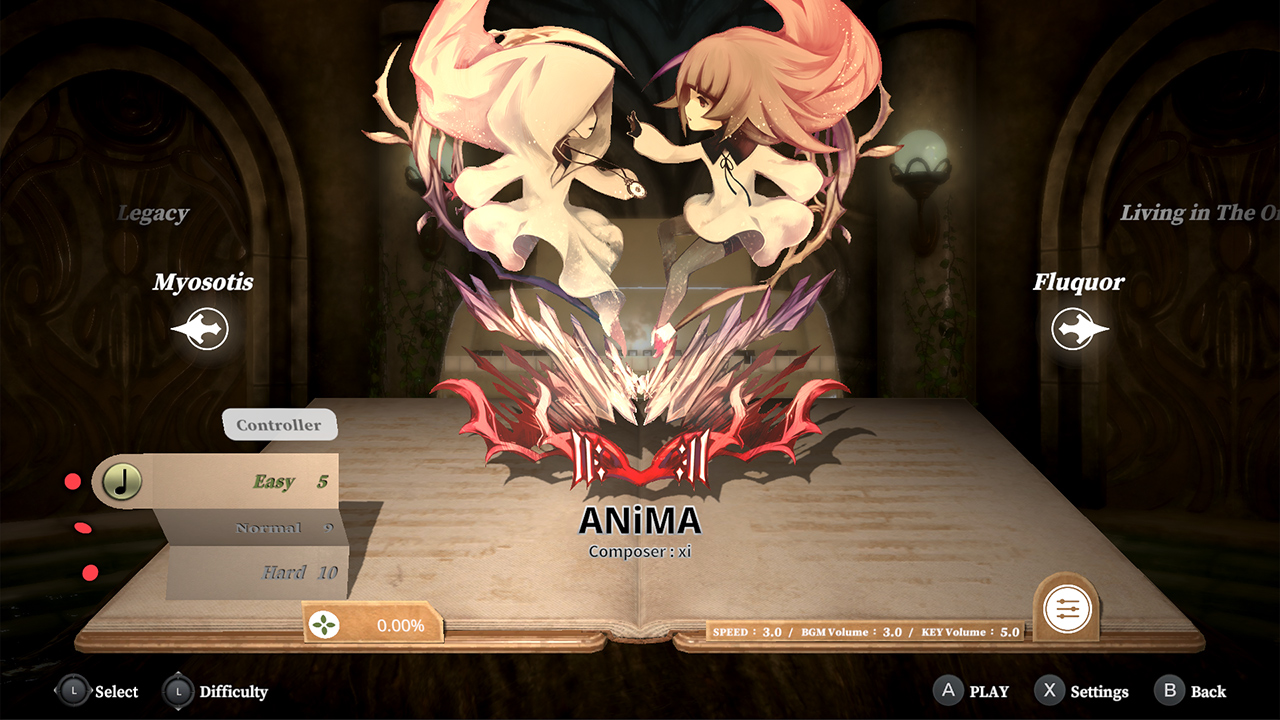The height and width of the screenshot is (720, 1280).
Task: Switch to the Legacy song on the left
Action: tap(152, 213)
